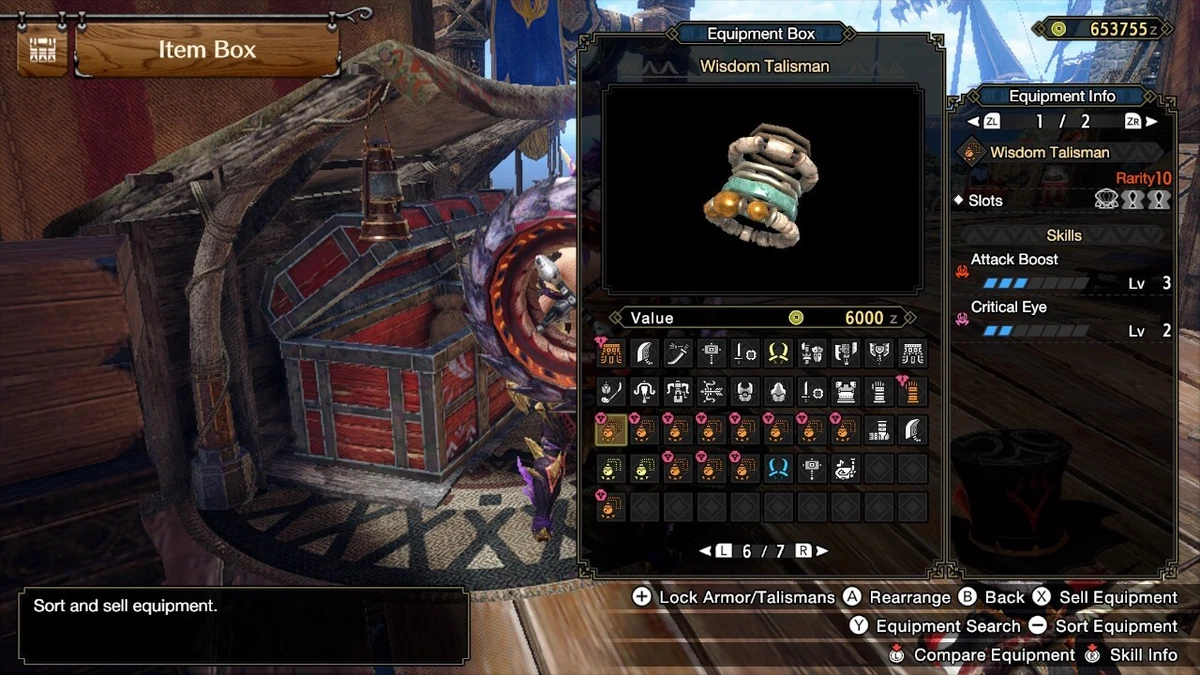
Task: Pick the hunting horn weapon slot
Action: click(845, 468)
